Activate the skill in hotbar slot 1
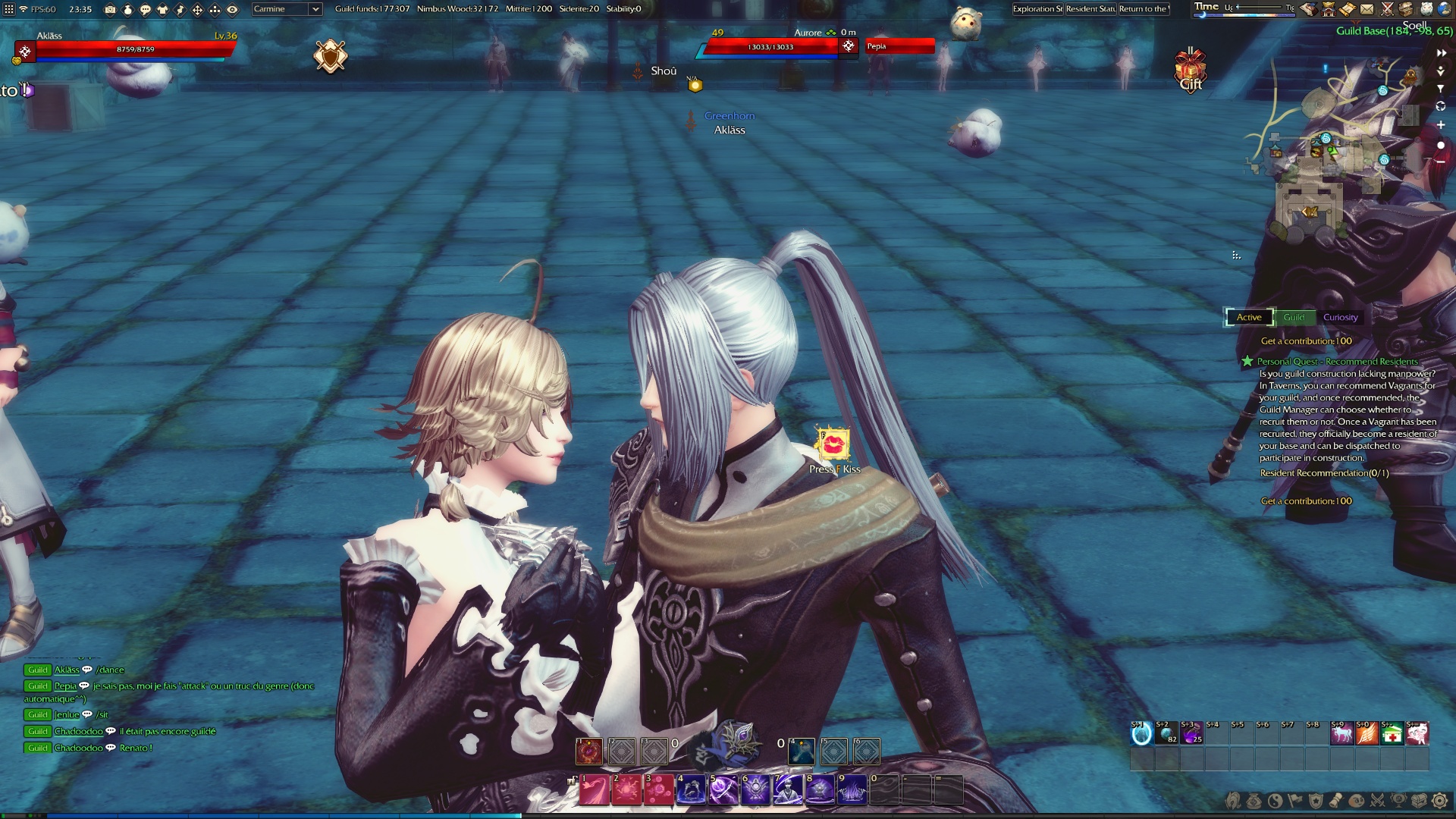This screenshot has height=819, width=1456. point(594,790)
